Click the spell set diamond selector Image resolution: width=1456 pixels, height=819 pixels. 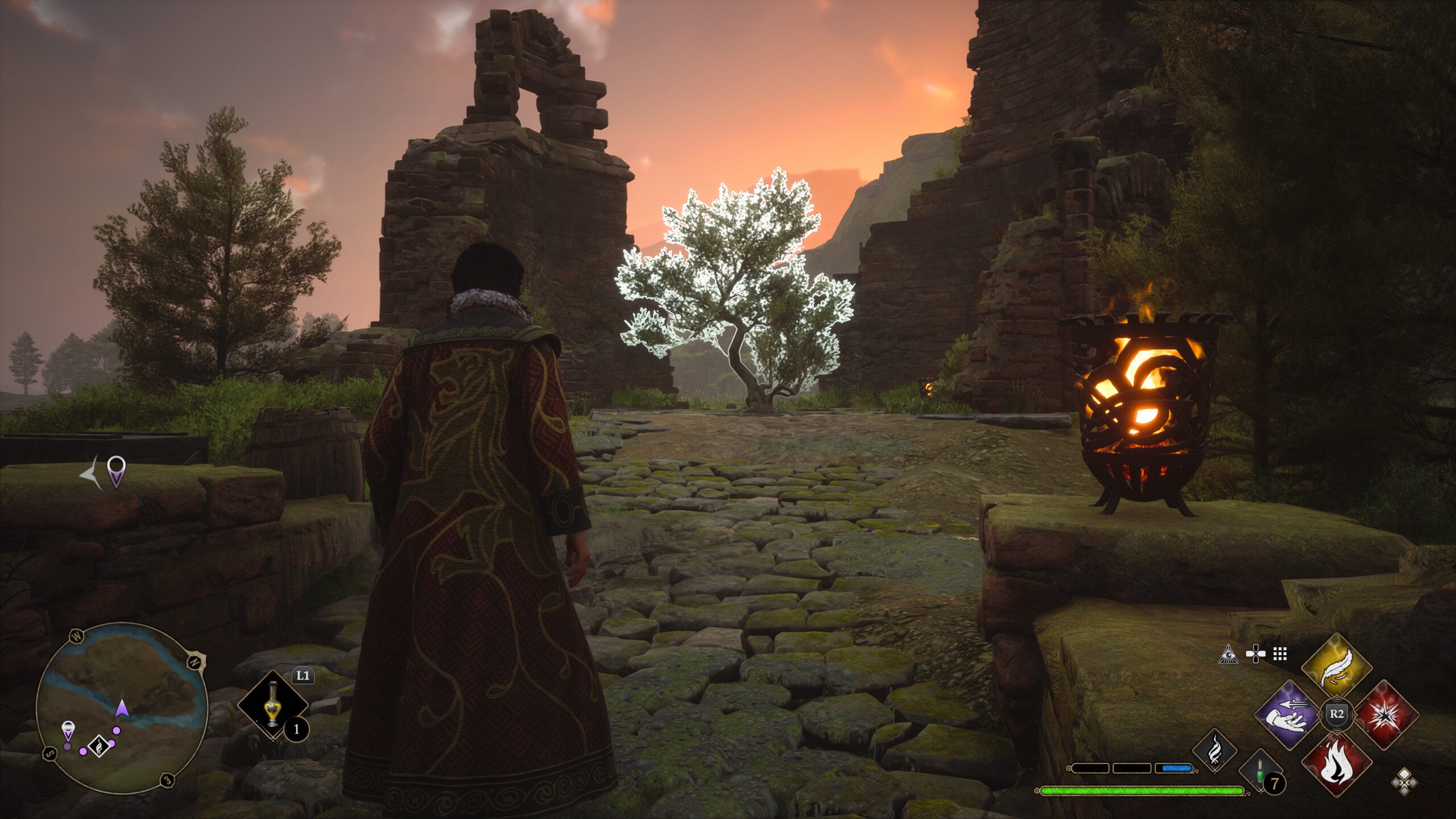coord(1404,781)
